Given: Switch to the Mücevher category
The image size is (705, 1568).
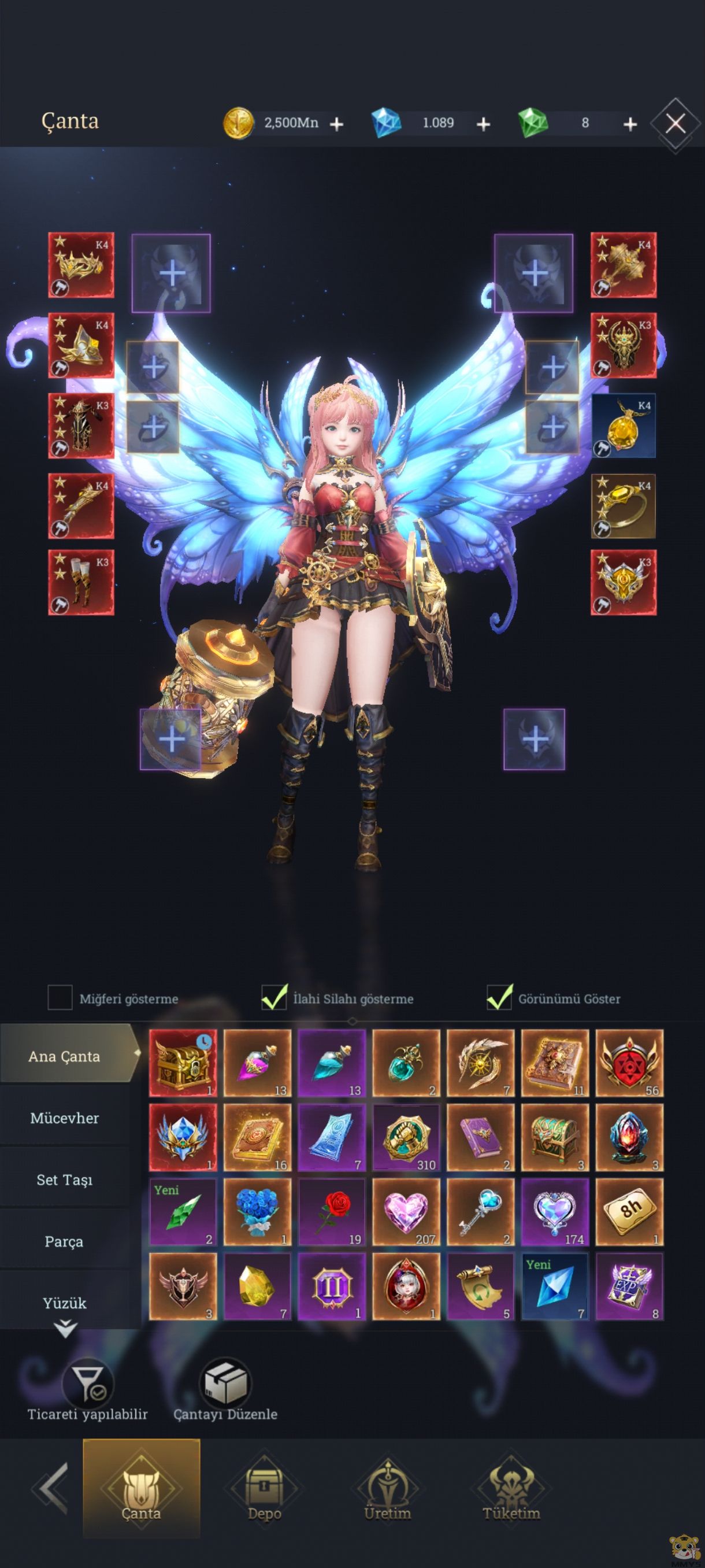Looking at the screenshot, I should [x=65, y=1118].
